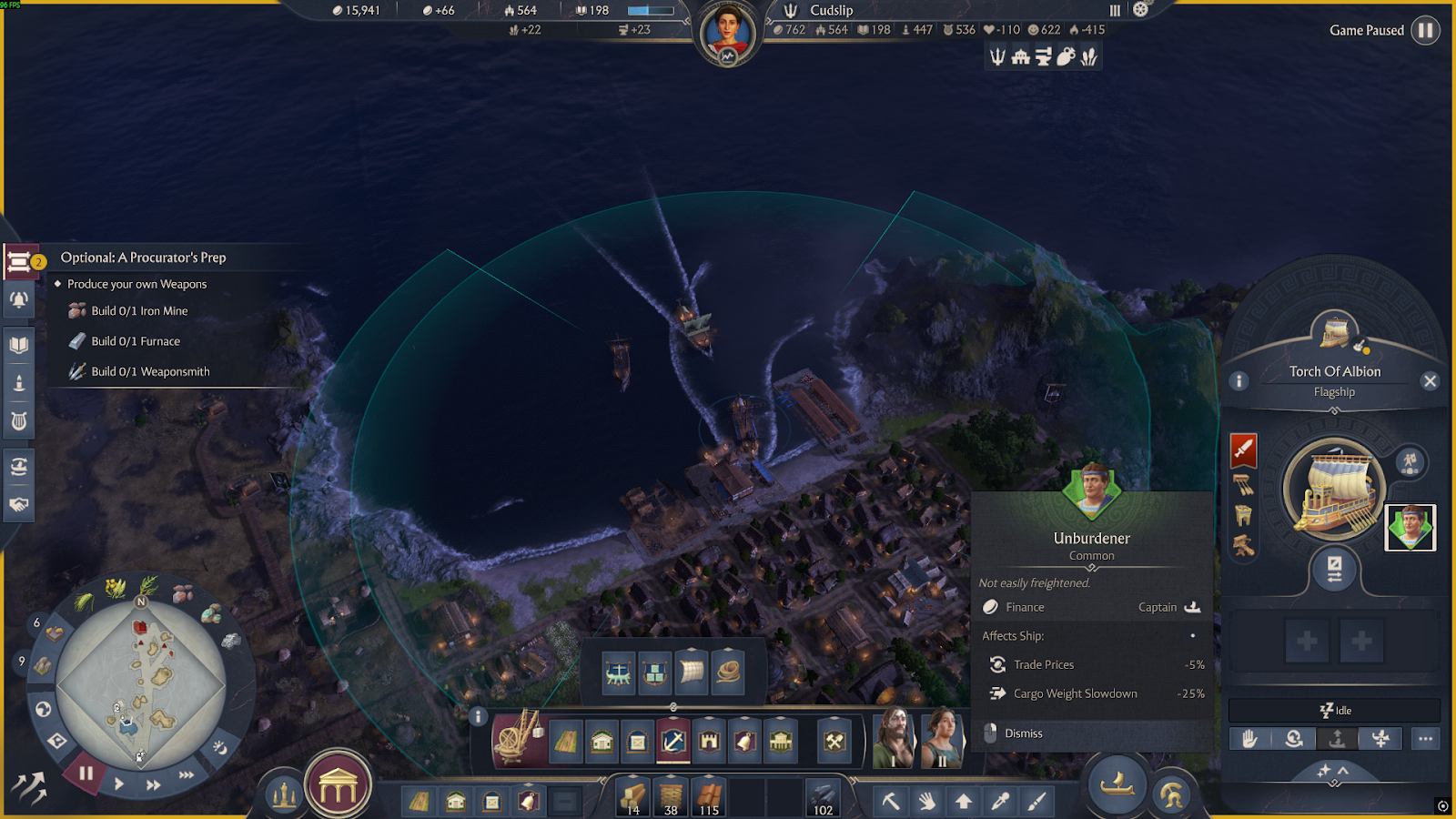Open the ship's more options ellipsis button
The height and width of the screenshot is (819, 1456).
(1425, 739)
